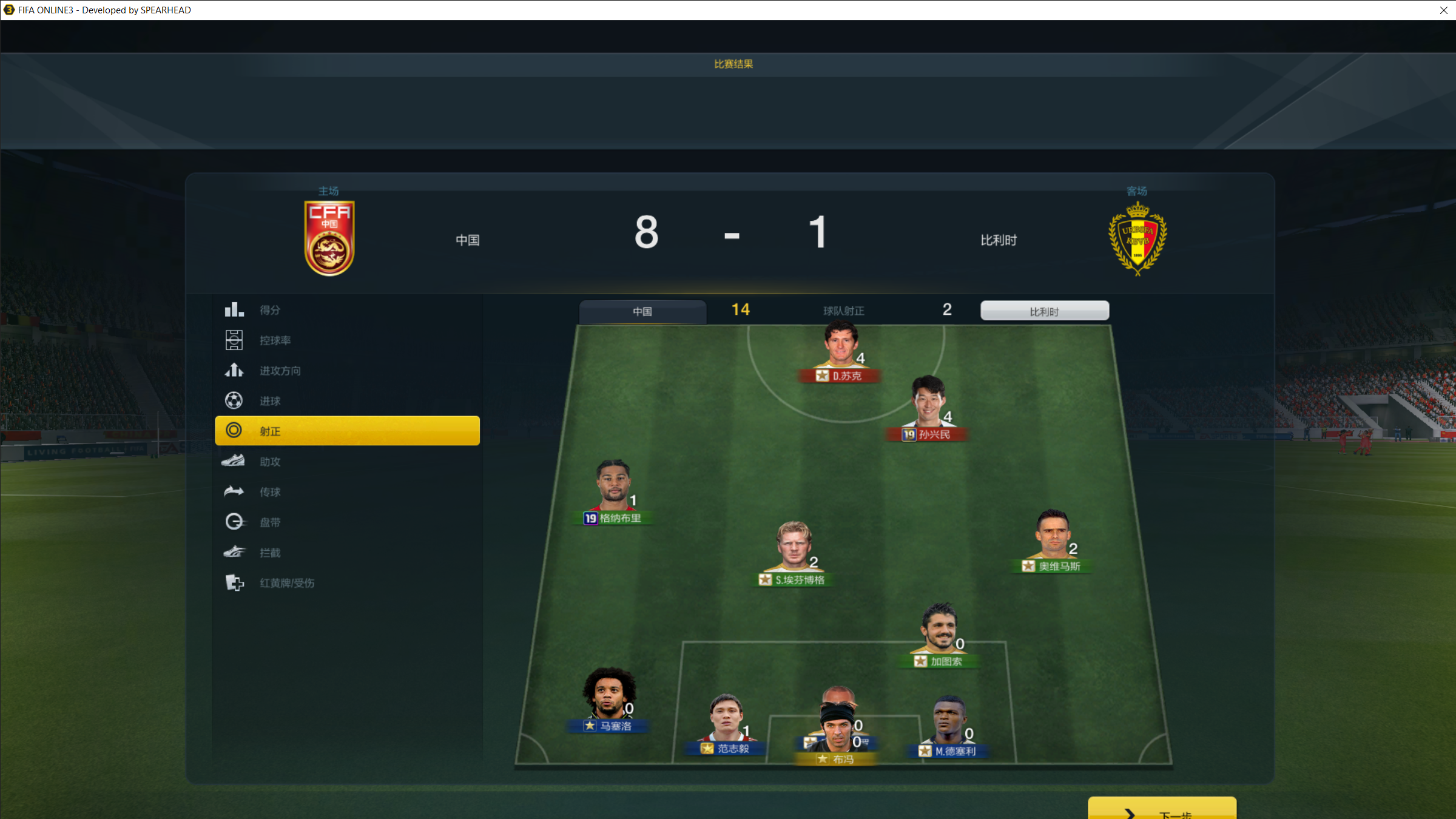Screen dimensions: 1456x819
Task: Switch to the 中国 team tab
Action: pos(642,311)
